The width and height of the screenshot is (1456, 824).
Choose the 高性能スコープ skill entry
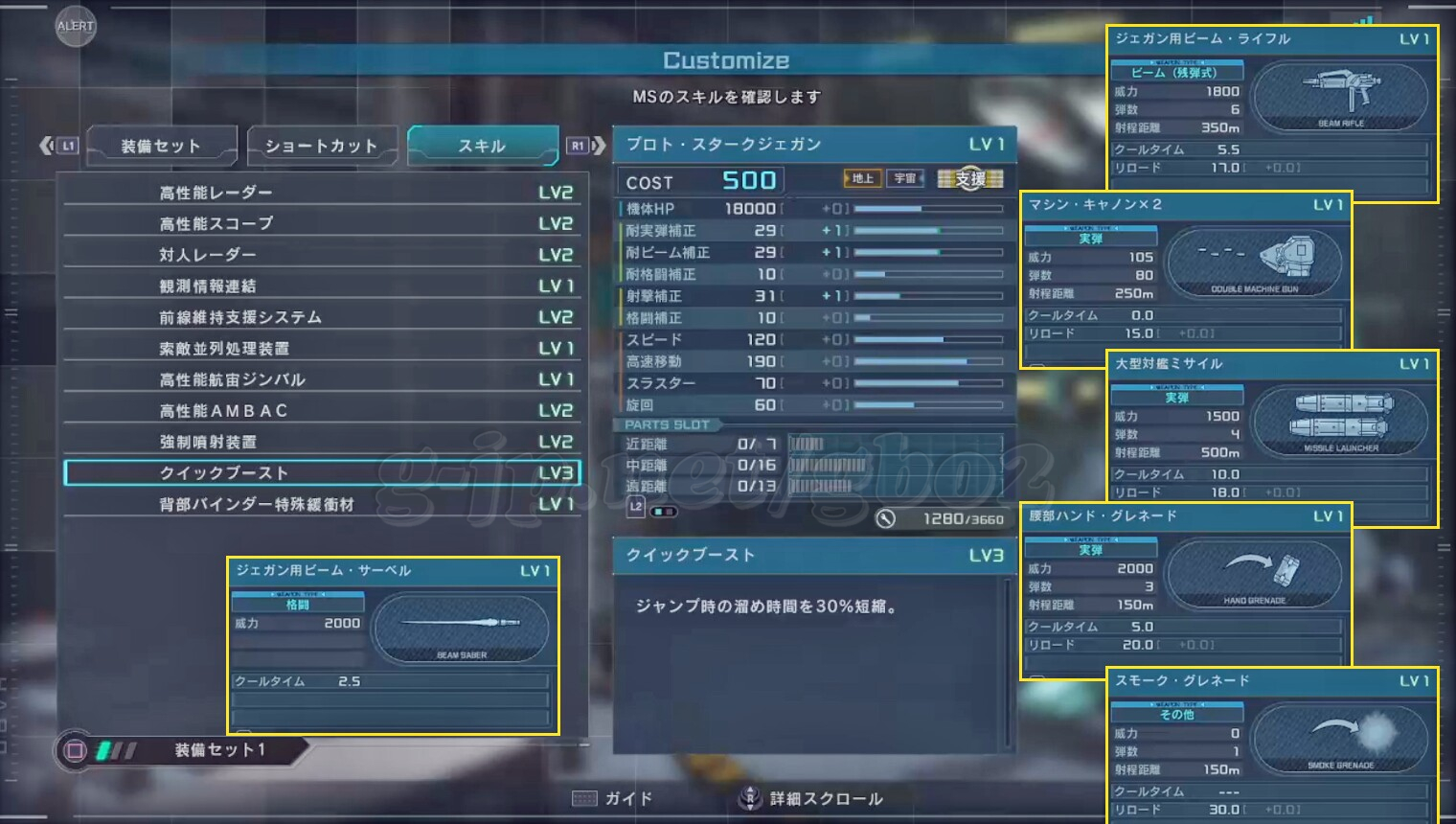coord(321,223)
